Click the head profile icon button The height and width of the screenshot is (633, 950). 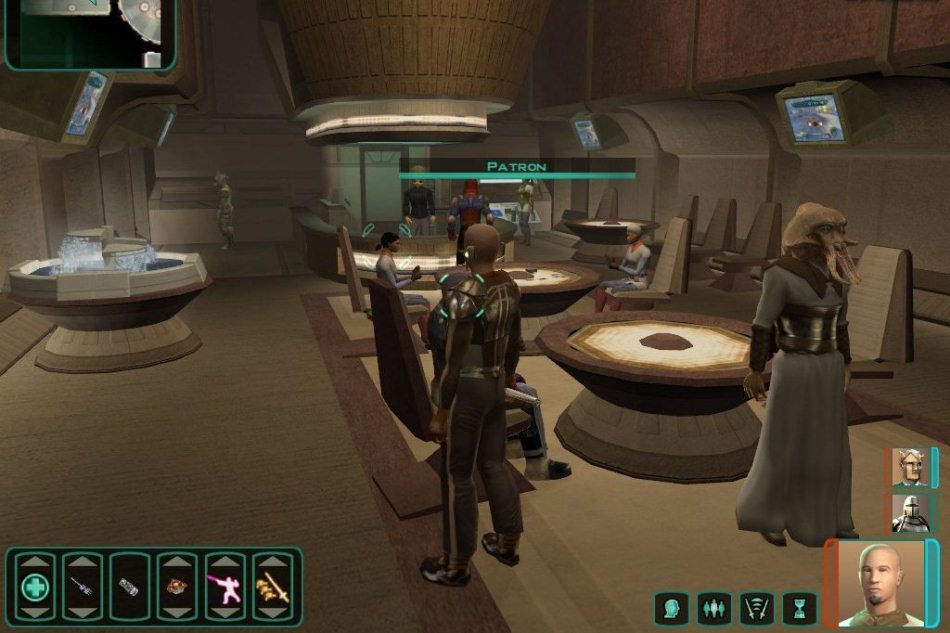pyautogui.click(x=670, y=607)
